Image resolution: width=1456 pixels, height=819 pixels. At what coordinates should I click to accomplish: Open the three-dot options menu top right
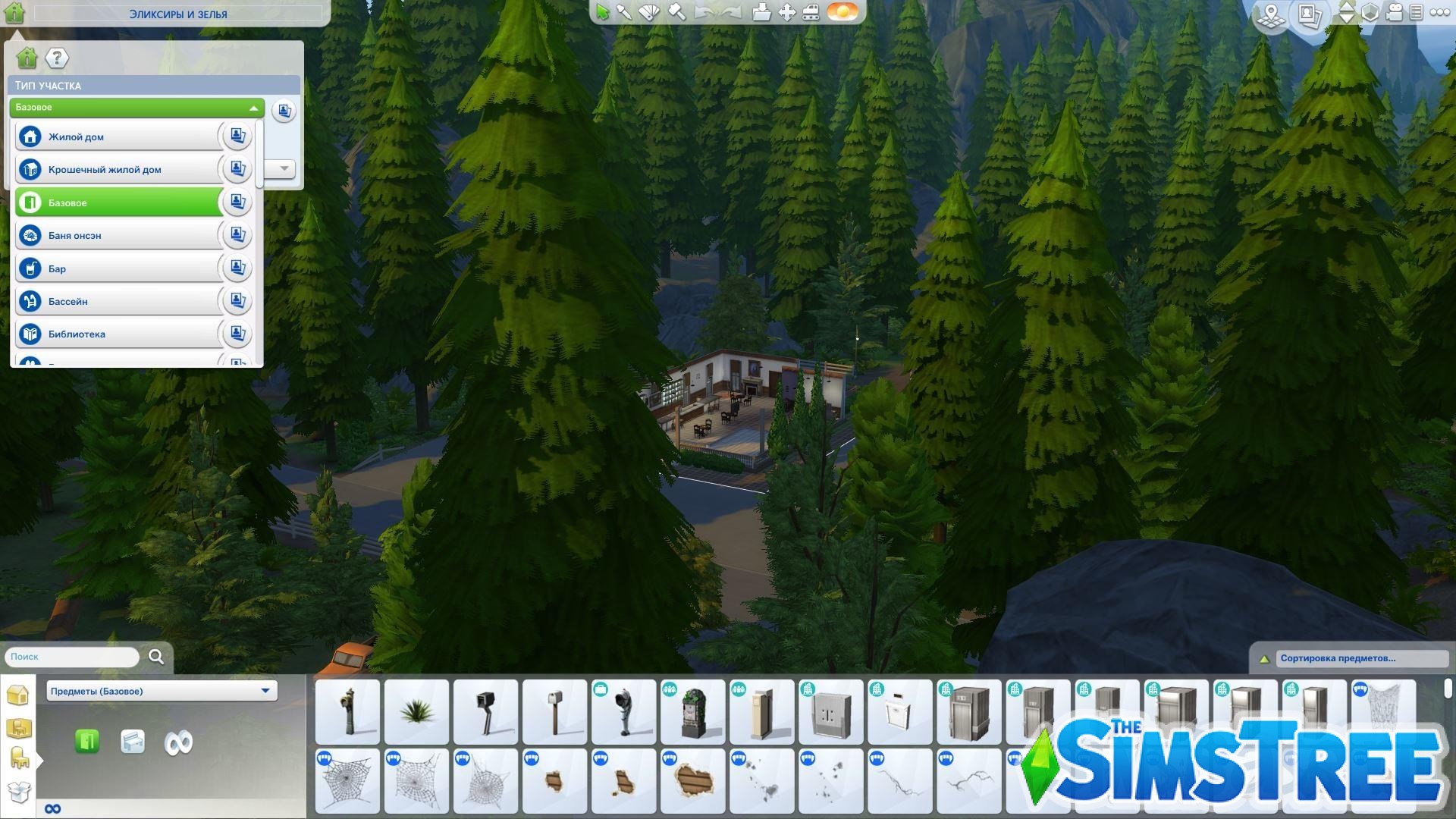point(1440,13)
